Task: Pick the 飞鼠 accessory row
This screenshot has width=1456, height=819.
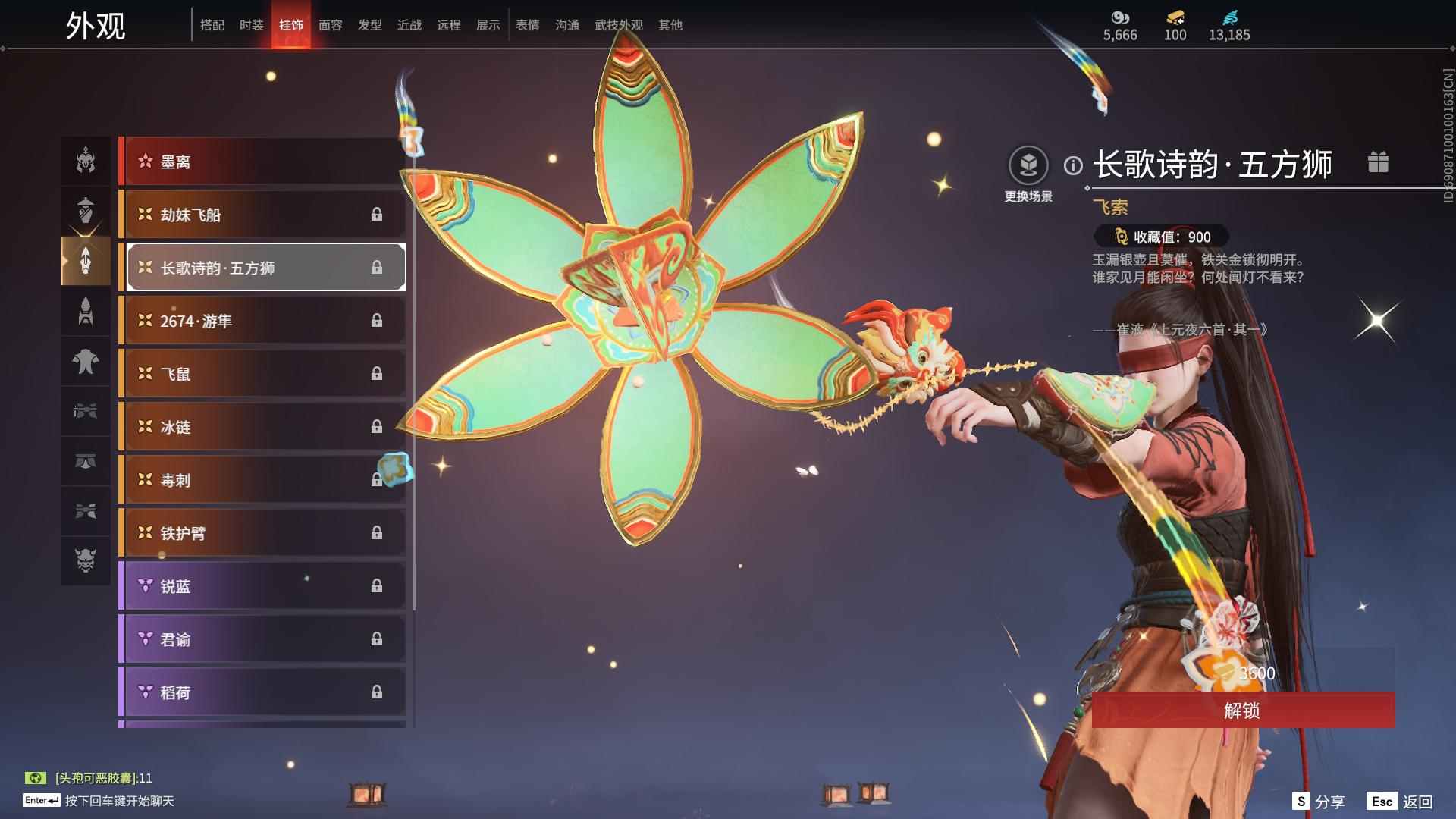Action: (x=262, y=374)
